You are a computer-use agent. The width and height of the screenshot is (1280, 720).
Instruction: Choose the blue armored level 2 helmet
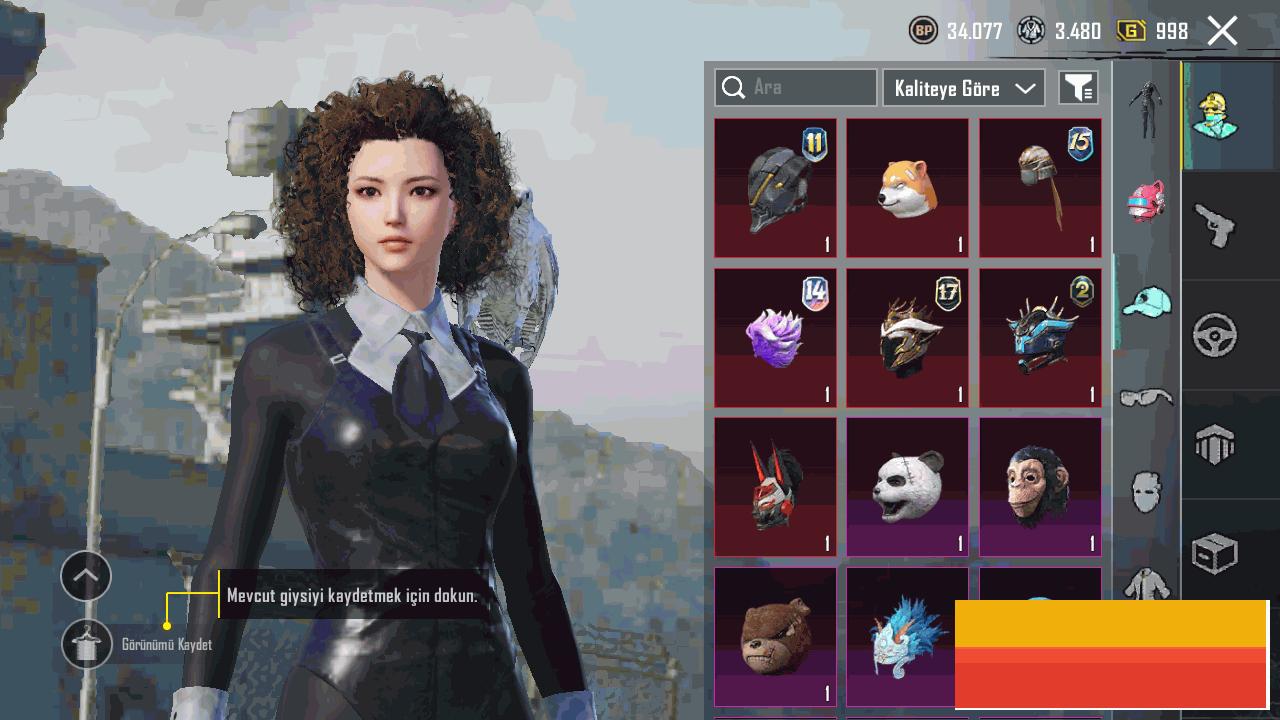click(x=1039, y=337)
